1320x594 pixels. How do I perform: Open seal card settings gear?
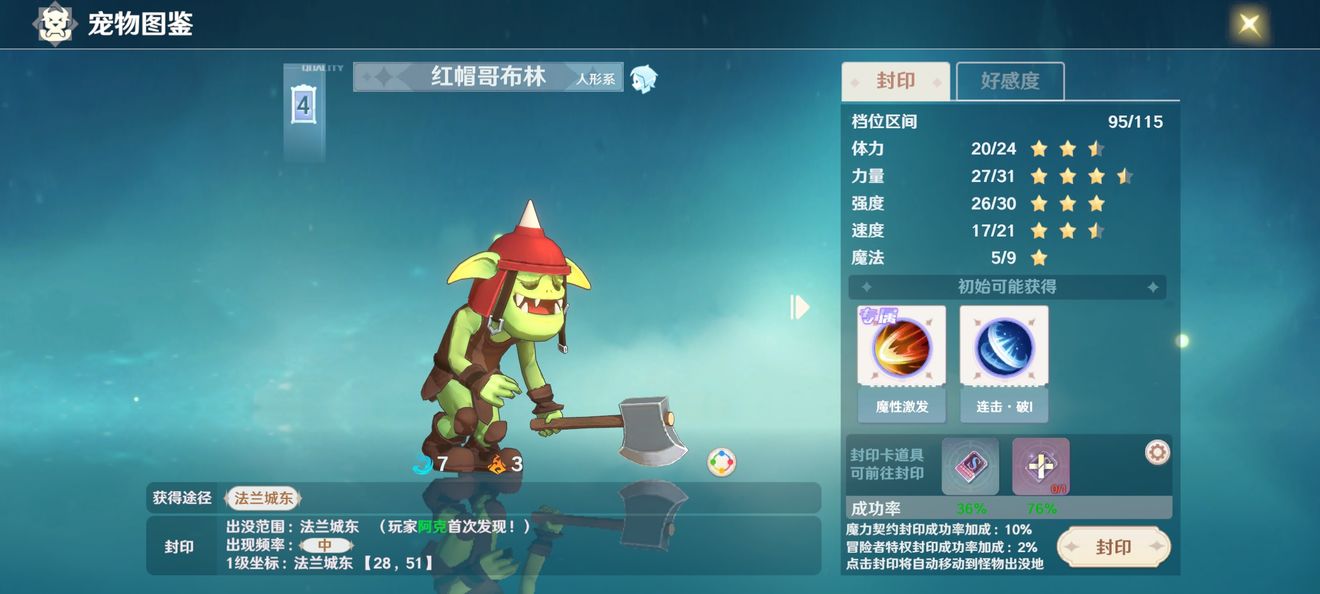tap(1157, 453)
